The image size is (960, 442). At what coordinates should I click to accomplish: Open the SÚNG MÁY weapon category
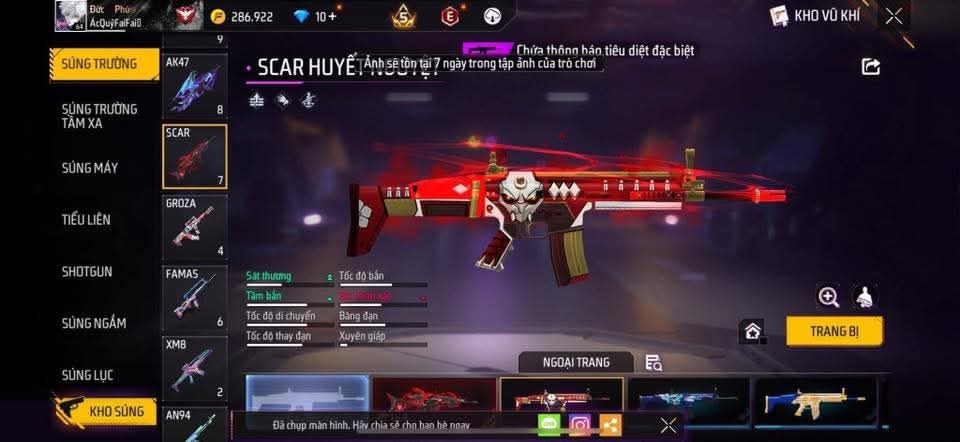90,168
